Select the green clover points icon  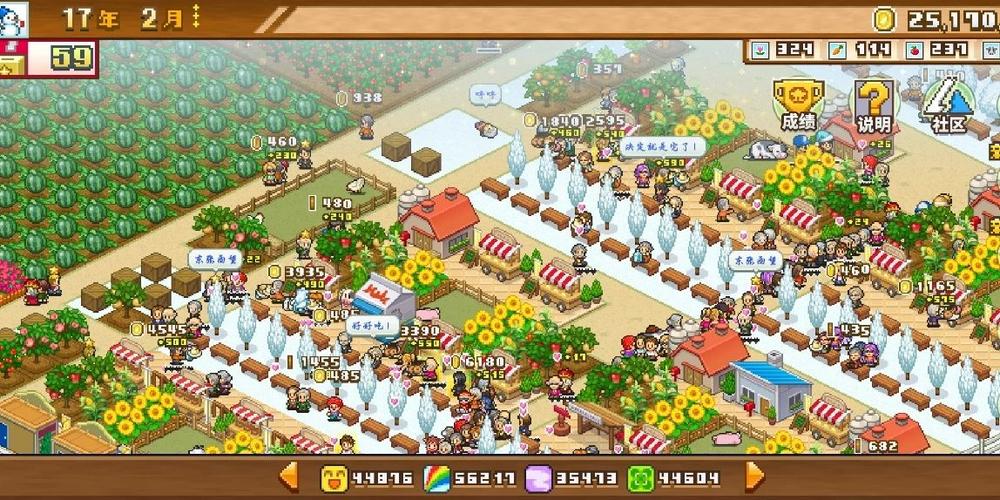(x=642, y=478)
